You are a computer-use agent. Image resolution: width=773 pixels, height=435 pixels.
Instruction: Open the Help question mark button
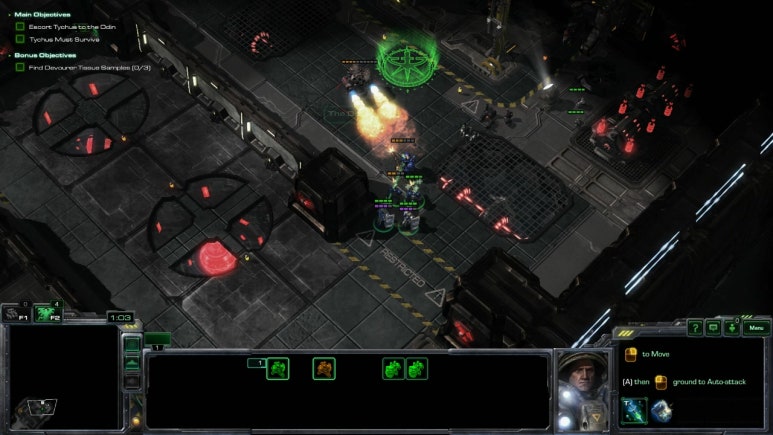[695, 328]
